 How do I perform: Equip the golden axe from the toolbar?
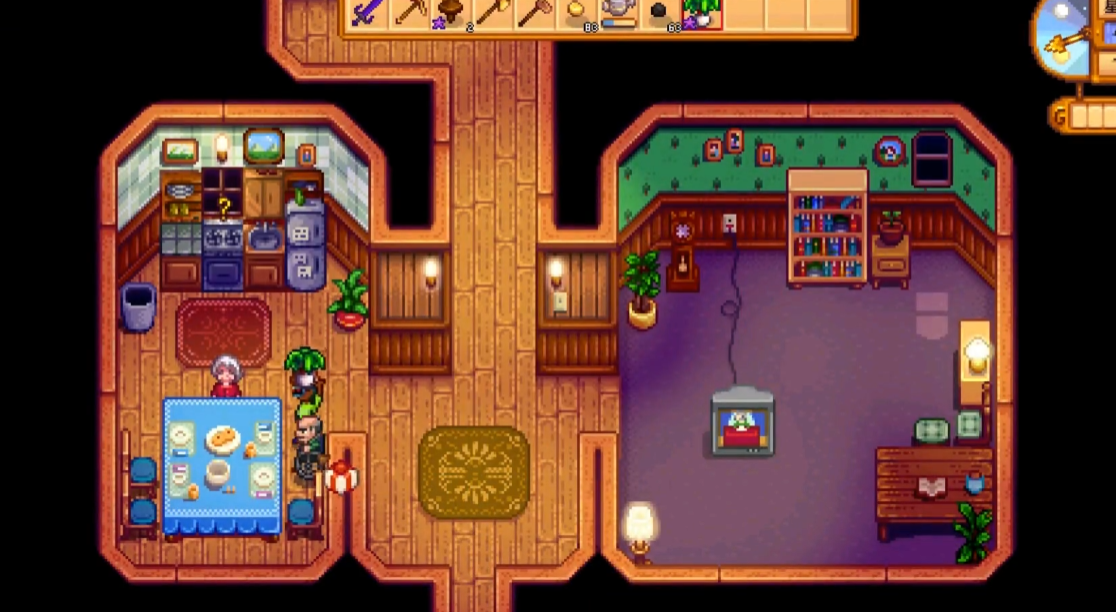click(x=493, y=13)
